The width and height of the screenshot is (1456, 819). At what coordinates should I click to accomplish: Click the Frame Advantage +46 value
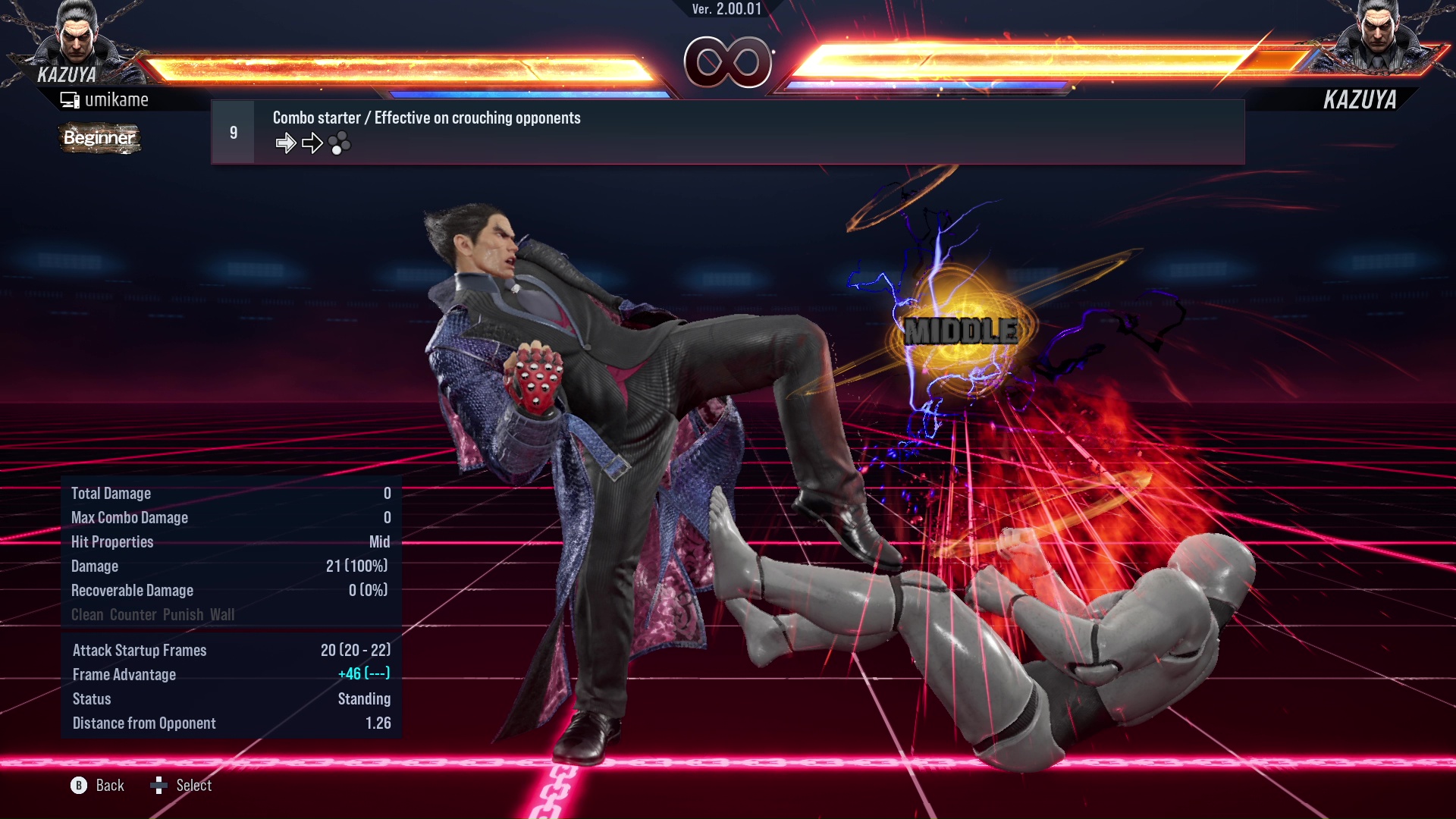[x=364, y=674]
